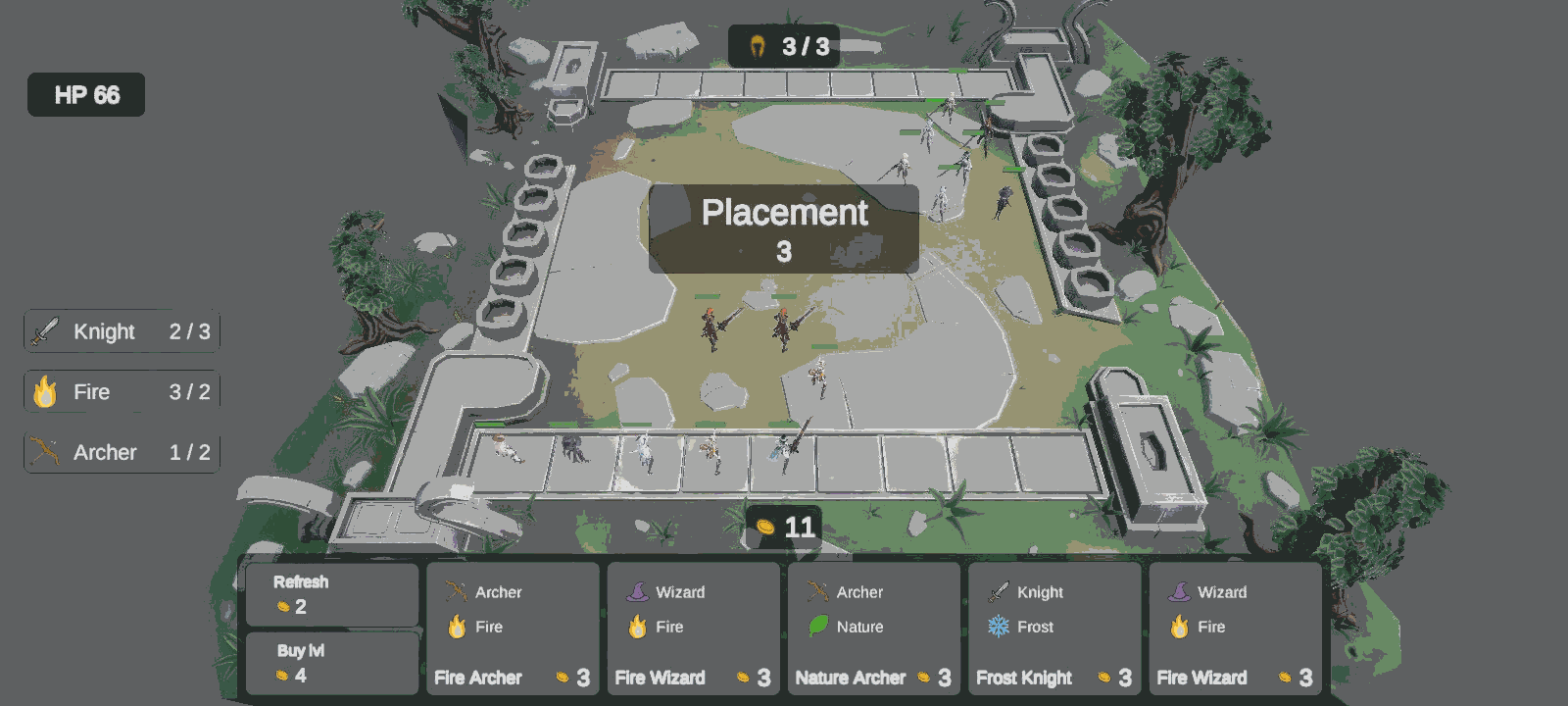
Task: Purchase the Fire Archer card
Action: [x=513, y=629]
